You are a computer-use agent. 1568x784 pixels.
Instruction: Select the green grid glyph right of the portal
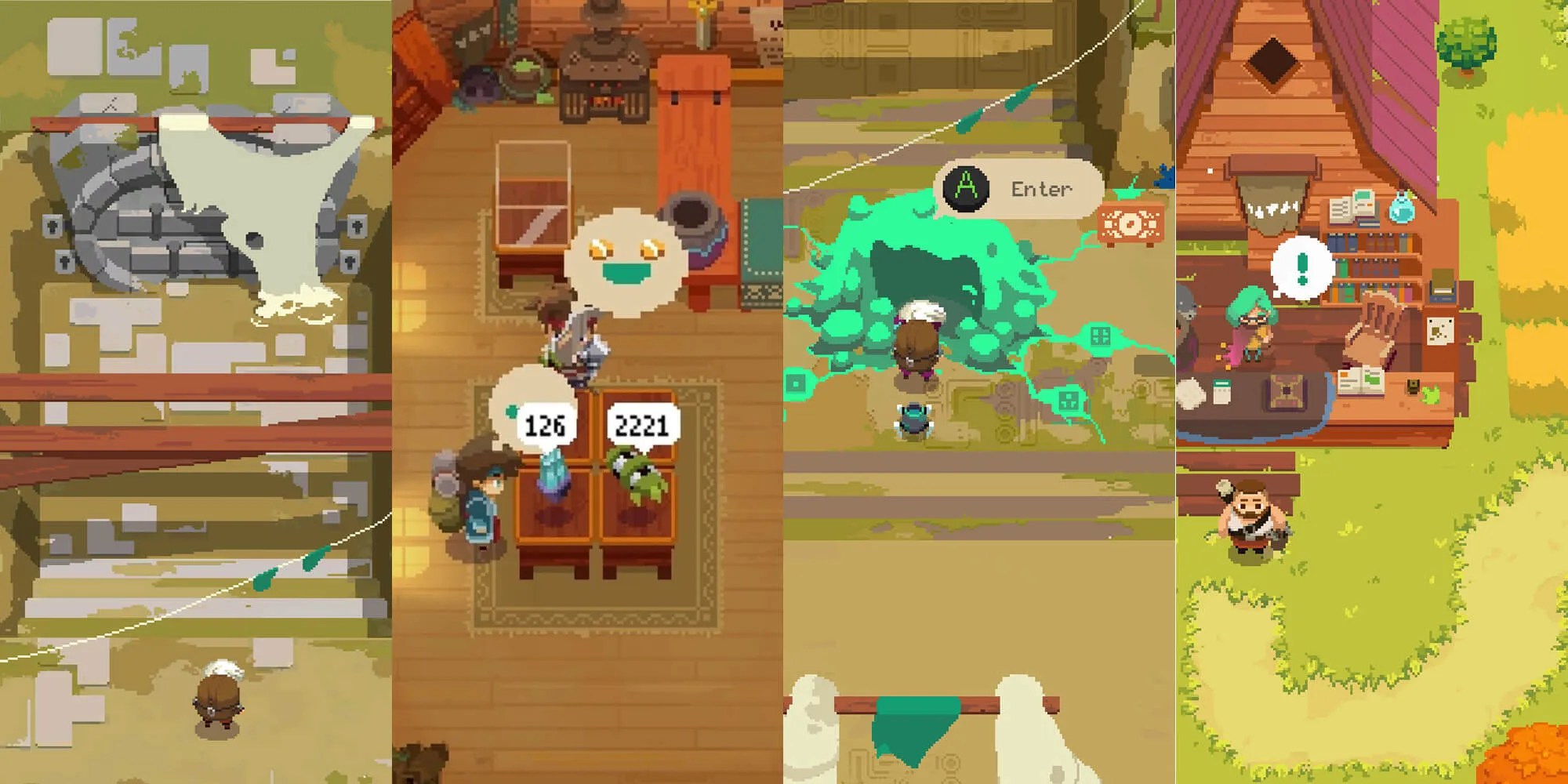[1099, 336]
